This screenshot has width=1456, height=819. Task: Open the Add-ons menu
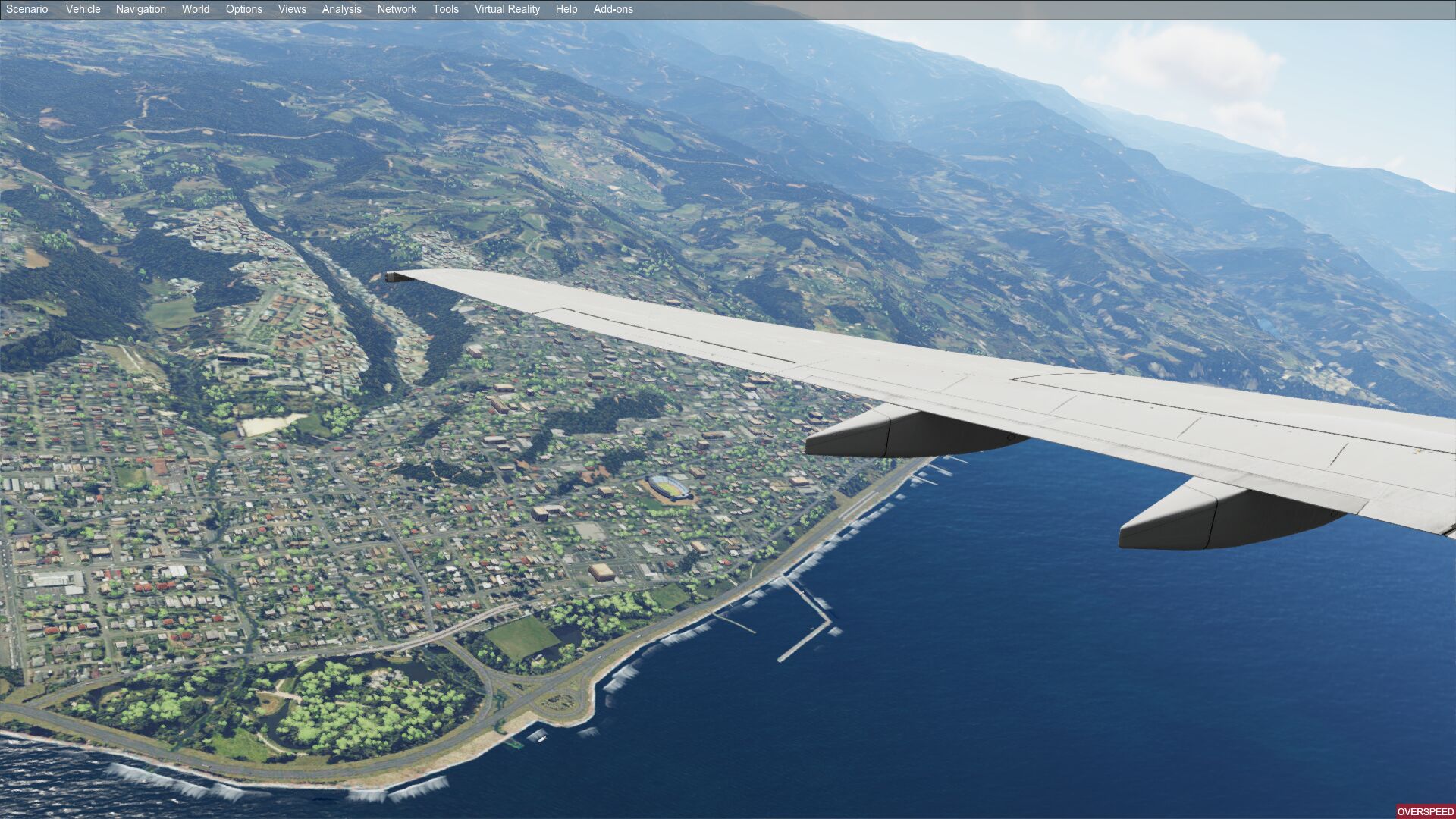pyautogui.click(x=613, y=9)
